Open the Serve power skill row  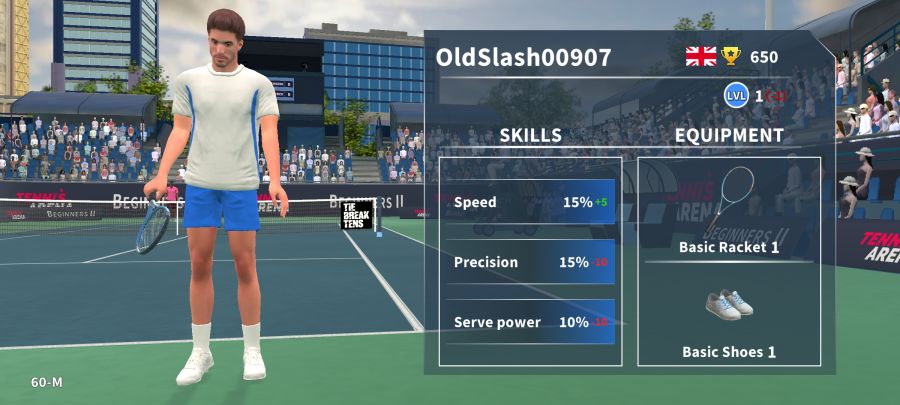[530, 322]
